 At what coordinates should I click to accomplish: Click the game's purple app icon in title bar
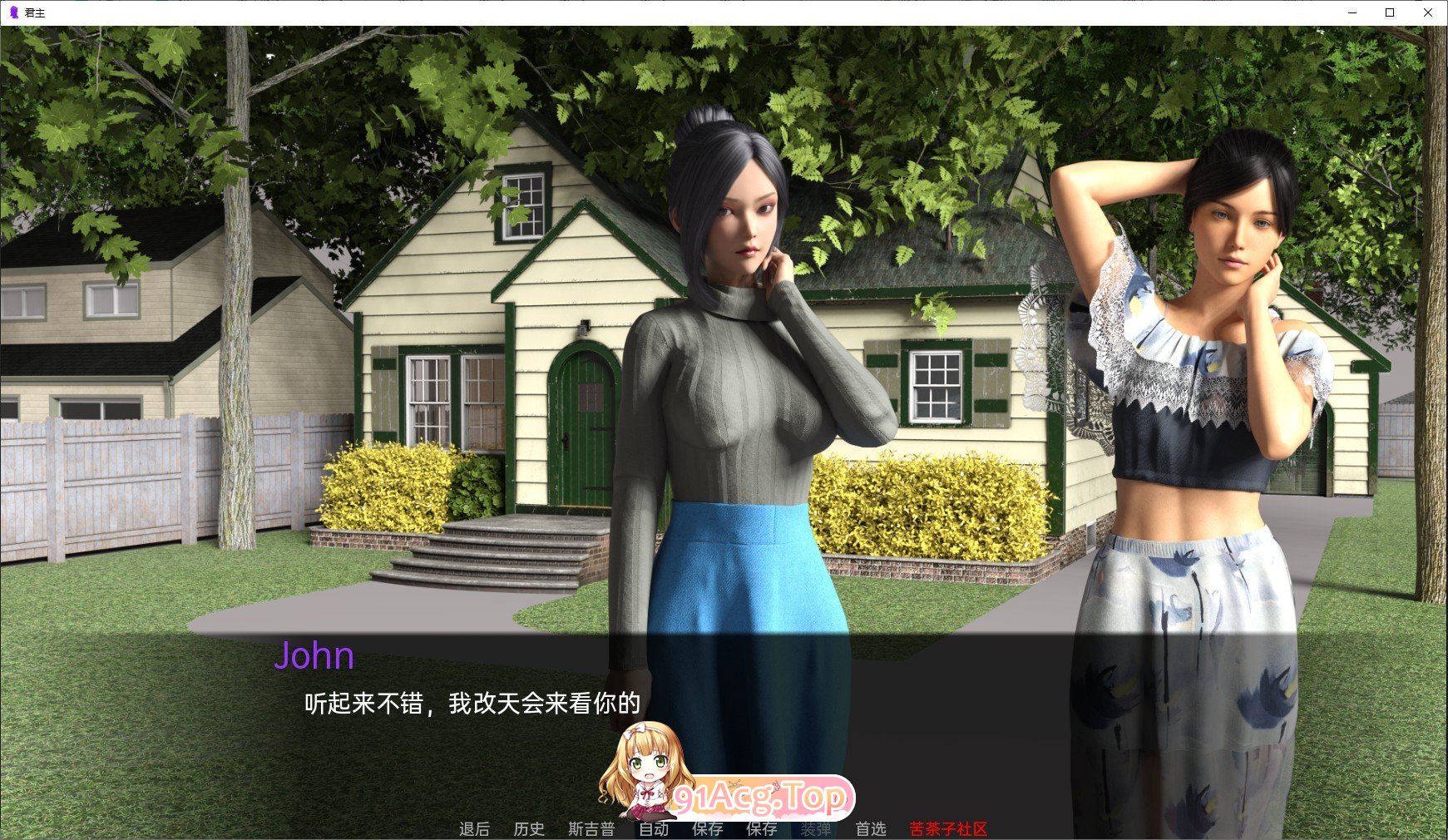(x=12, y=12)
